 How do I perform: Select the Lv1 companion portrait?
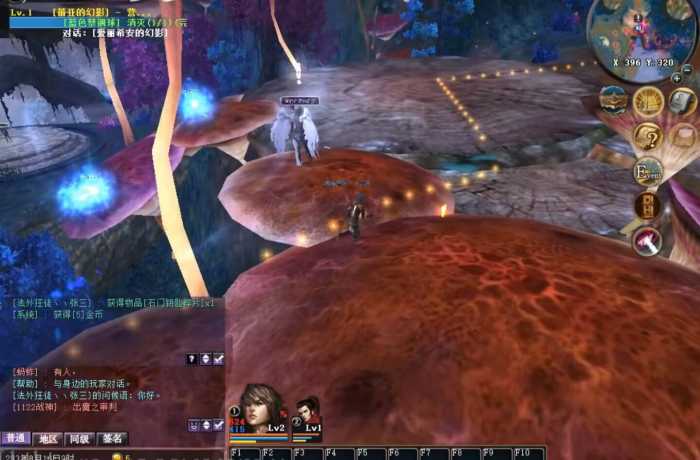(x=306, y=414)
